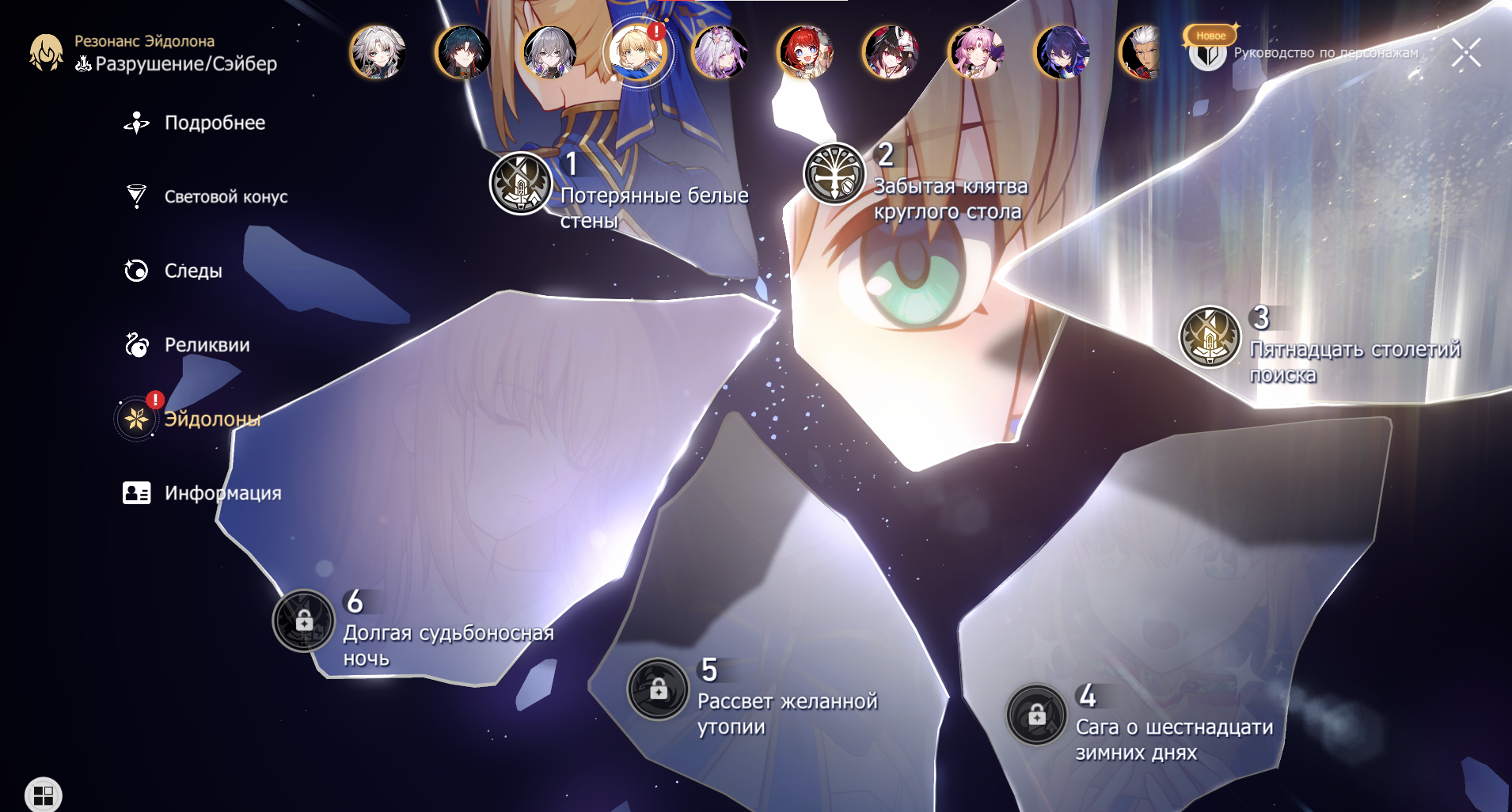
Task: Open the Подробнее details section
Action: coord(214,123)
